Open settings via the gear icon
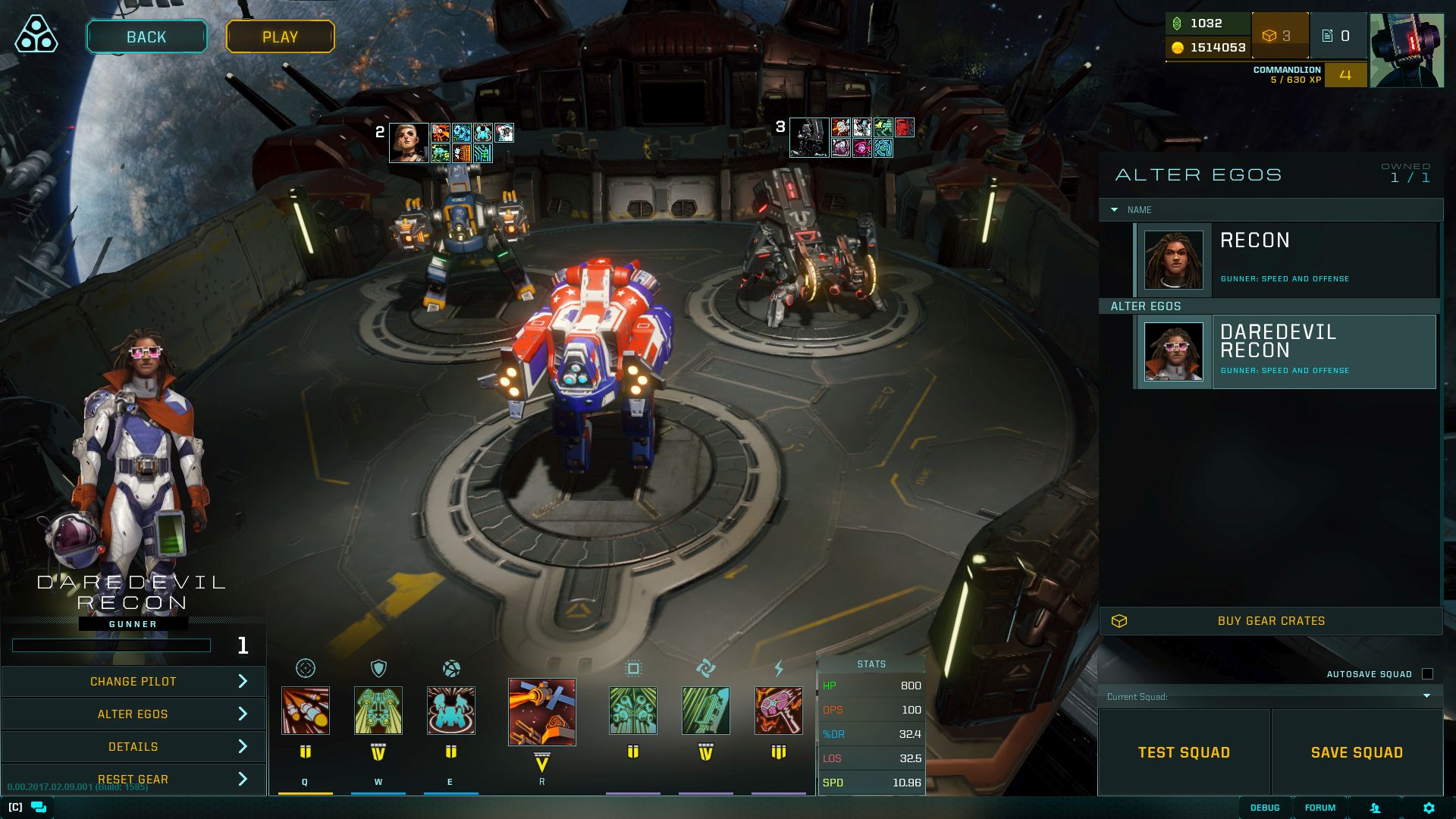 (1429, 808)
